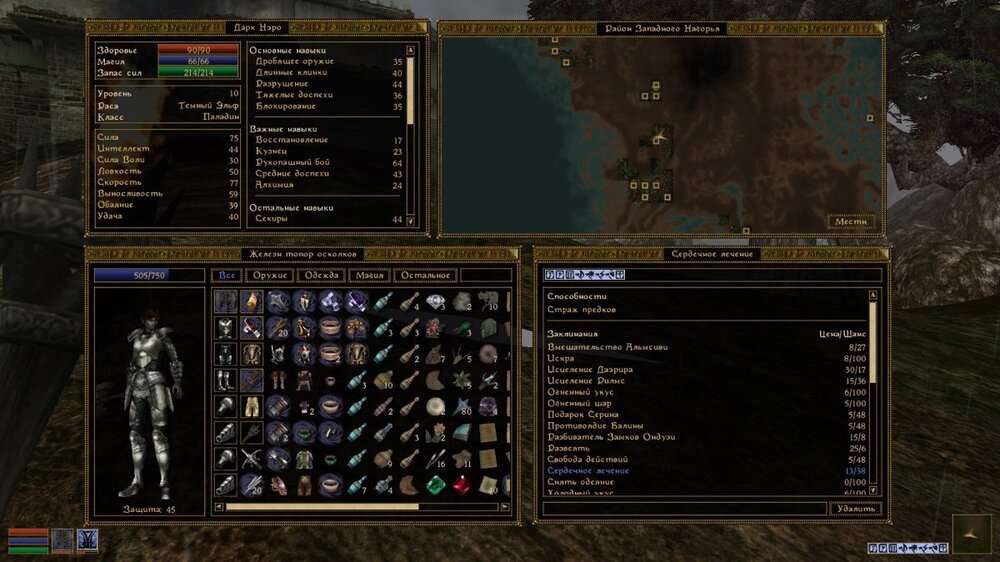
Task: Click the player arrow marker on the map
Action: pyautogui.click(x=658, y=133)
